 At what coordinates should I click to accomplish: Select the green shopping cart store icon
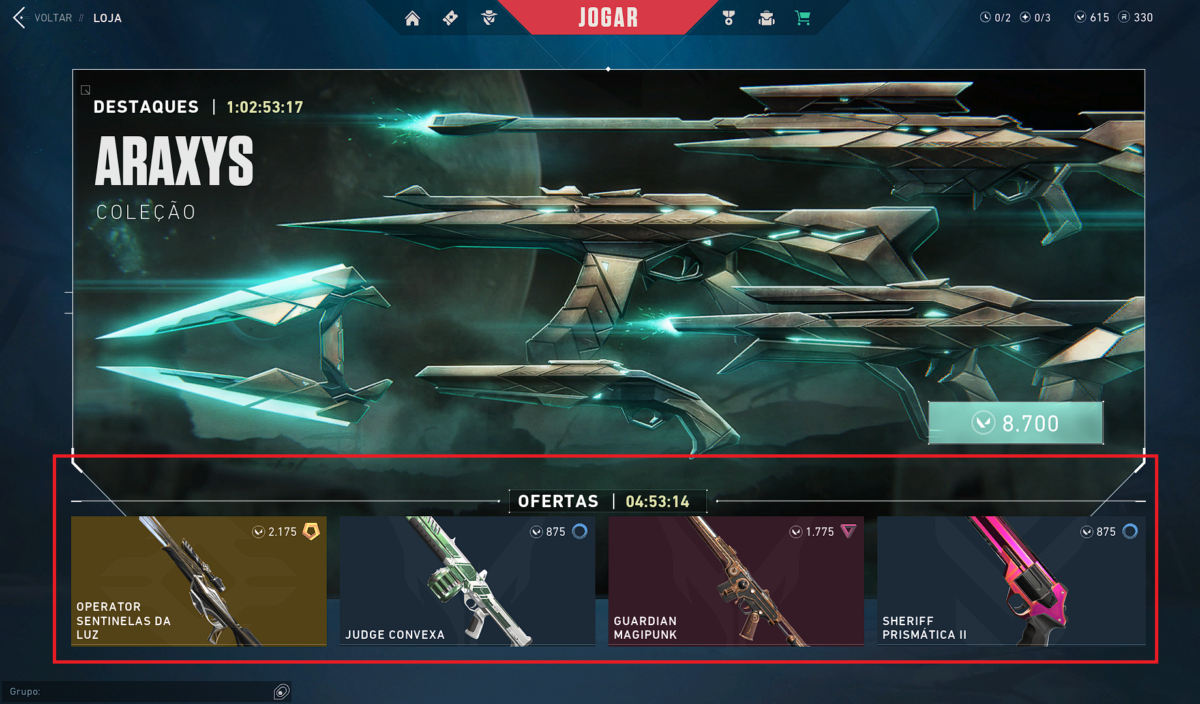pos(802,18)
